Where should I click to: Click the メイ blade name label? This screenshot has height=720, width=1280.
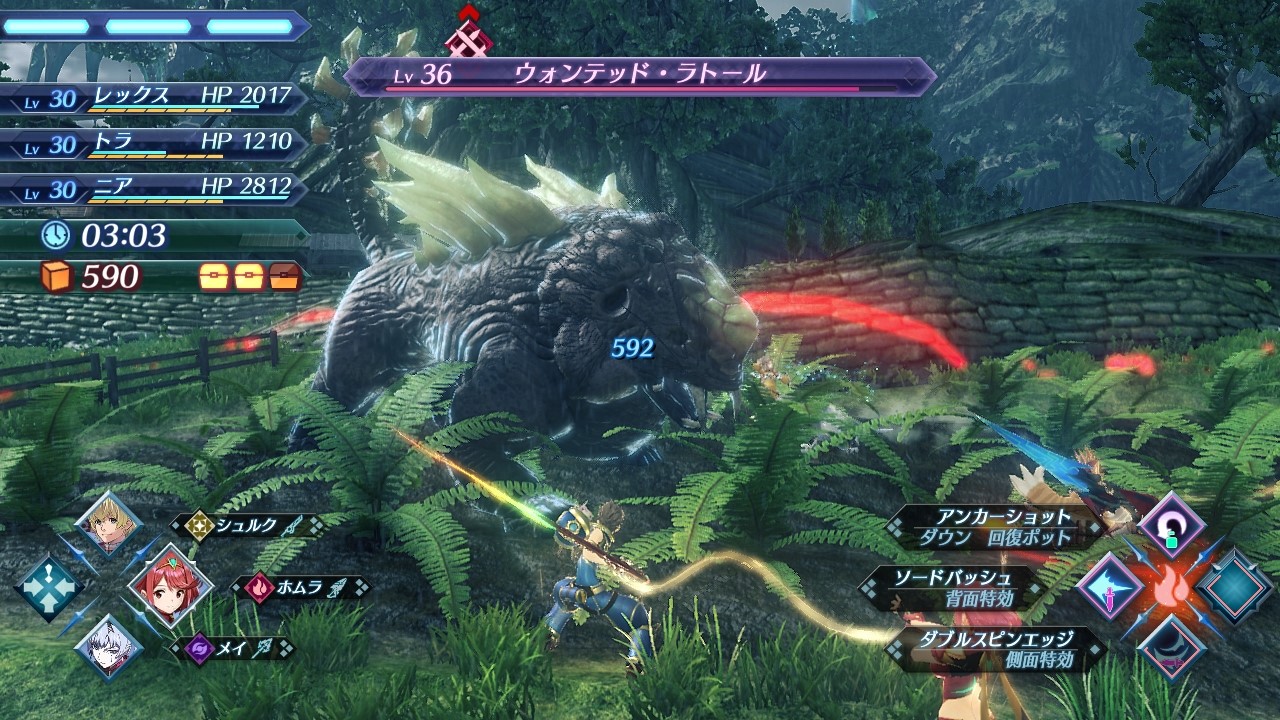click(x=231, y=648)
